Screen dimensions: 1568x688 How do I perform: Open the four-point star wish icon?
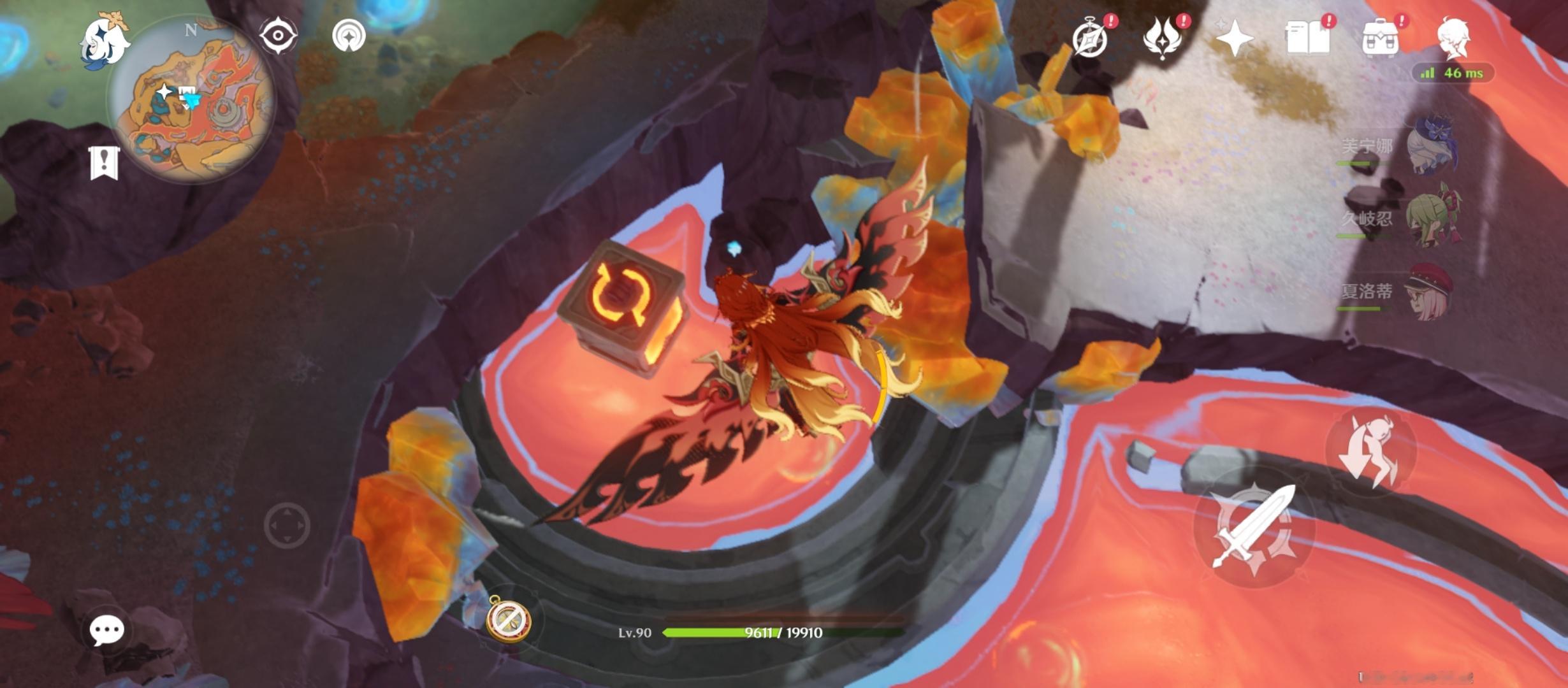click(x=1235, y=38)
